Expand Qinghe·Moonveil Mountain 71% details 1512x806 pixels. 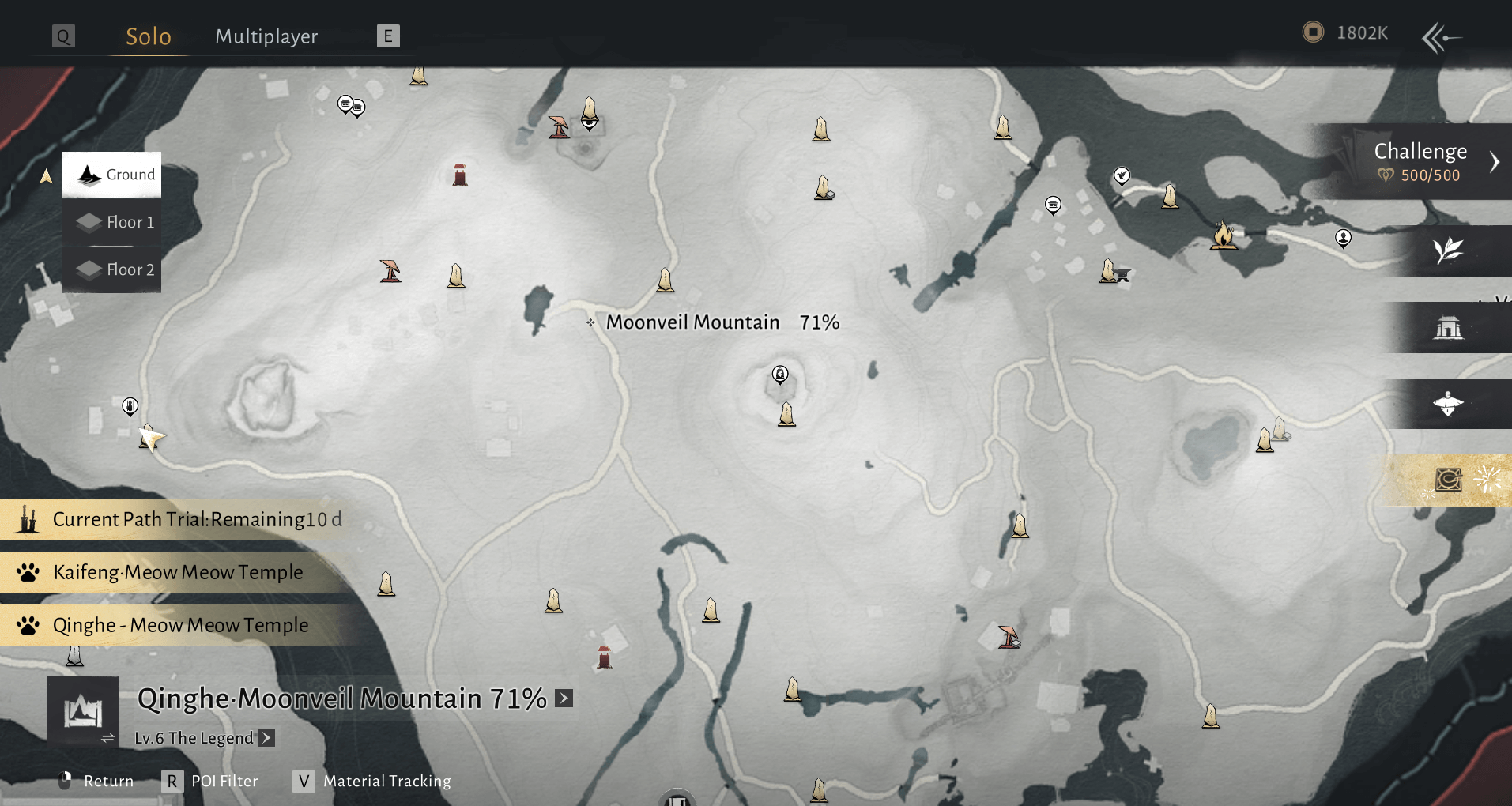pyautogui.click(x=564, y=698)
